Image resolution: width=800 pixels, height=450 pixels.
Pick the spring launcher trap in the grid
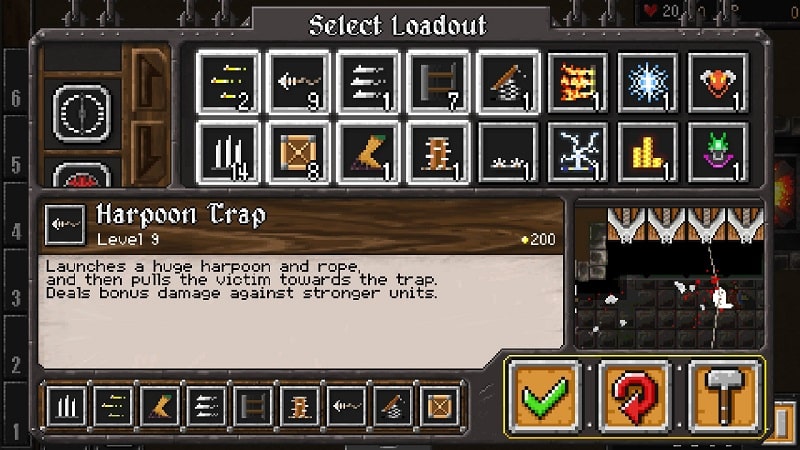click(x=509, y=83)
